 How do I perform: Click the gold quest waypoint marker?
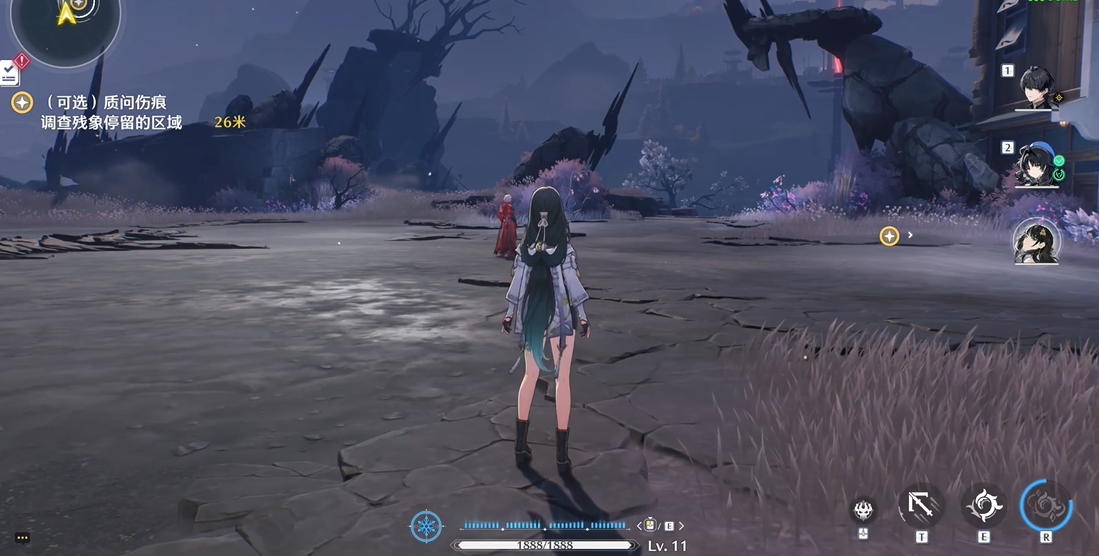pos(888,236)
